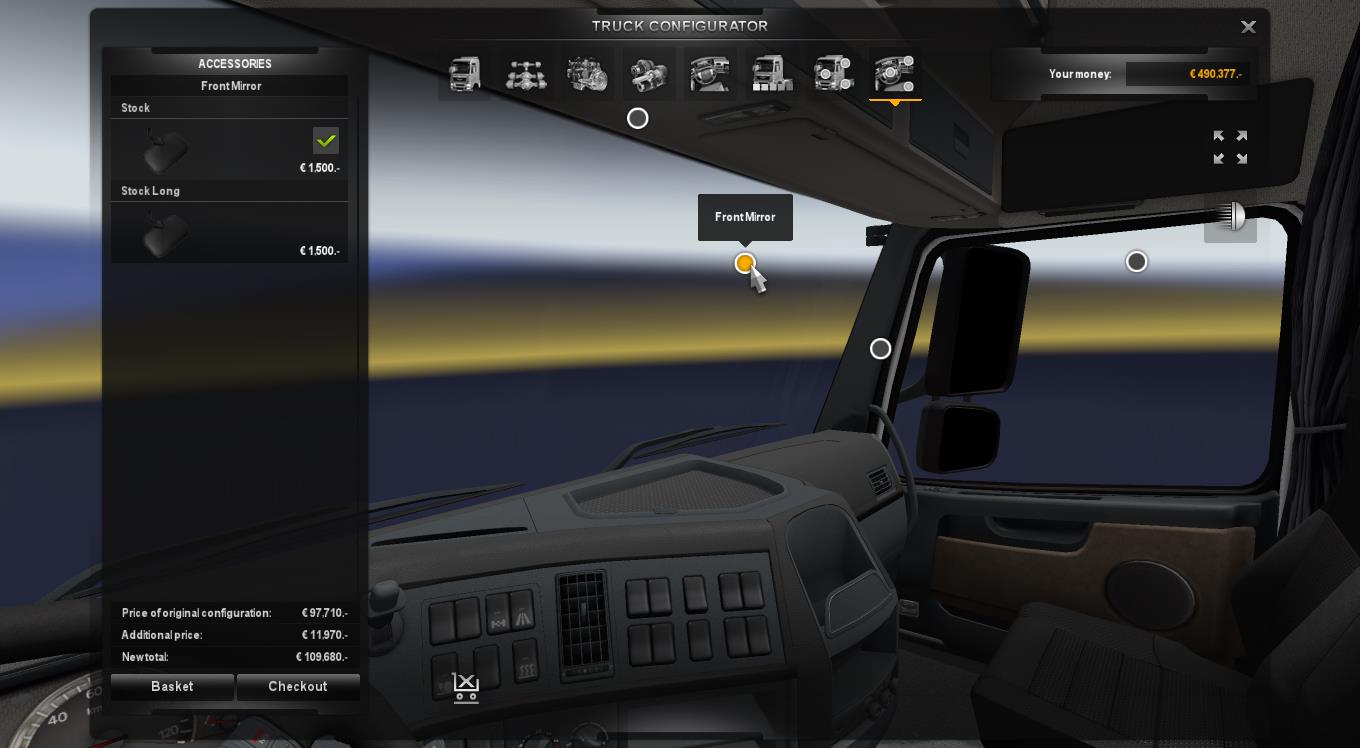Select the Stock front mirror option
Screen dimensions: 1360x748
[x=229, y=149]
